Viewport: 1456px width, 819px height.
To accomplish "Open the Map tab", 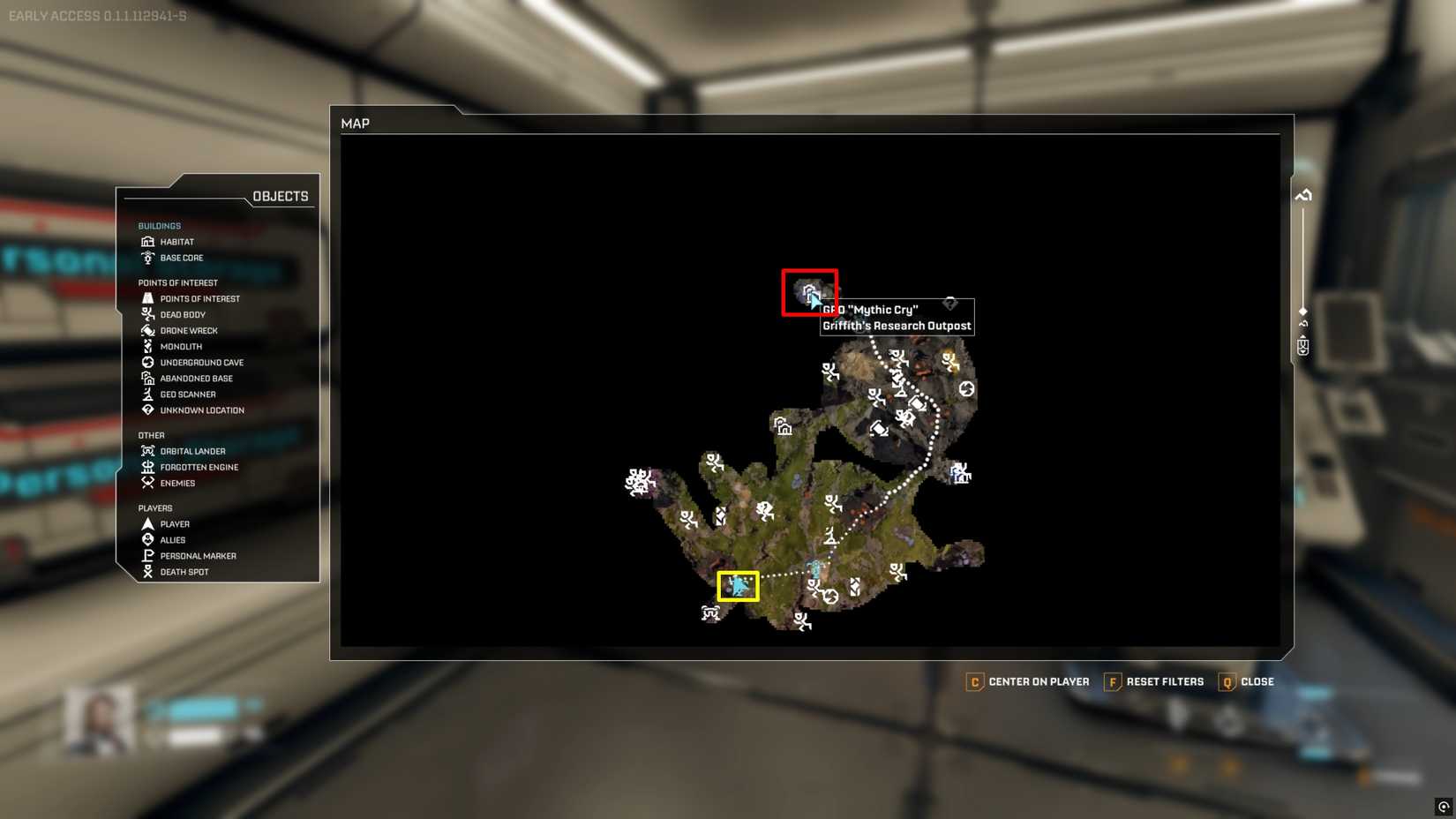I will coord(356,124).
